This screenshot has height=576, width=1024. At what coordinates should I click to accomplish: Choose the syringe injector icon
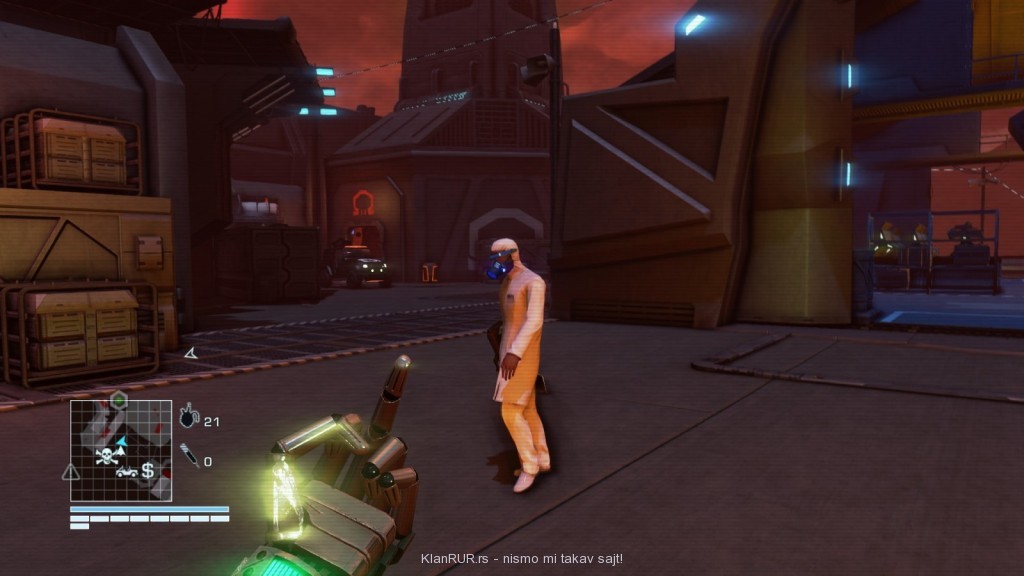(x=189, y=459)
